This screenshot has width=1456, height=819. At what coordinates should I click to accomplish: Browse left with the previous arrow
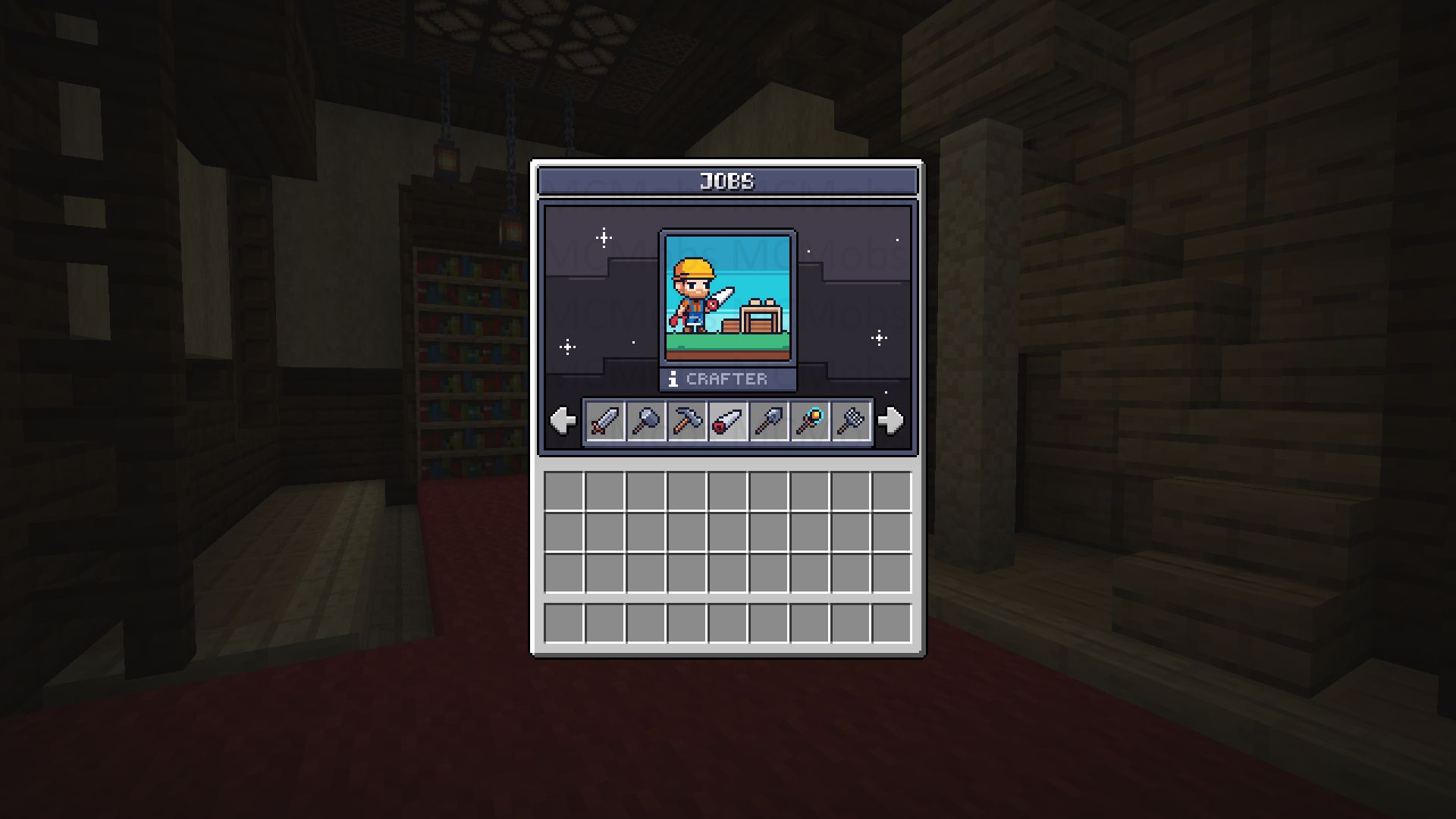561,422
